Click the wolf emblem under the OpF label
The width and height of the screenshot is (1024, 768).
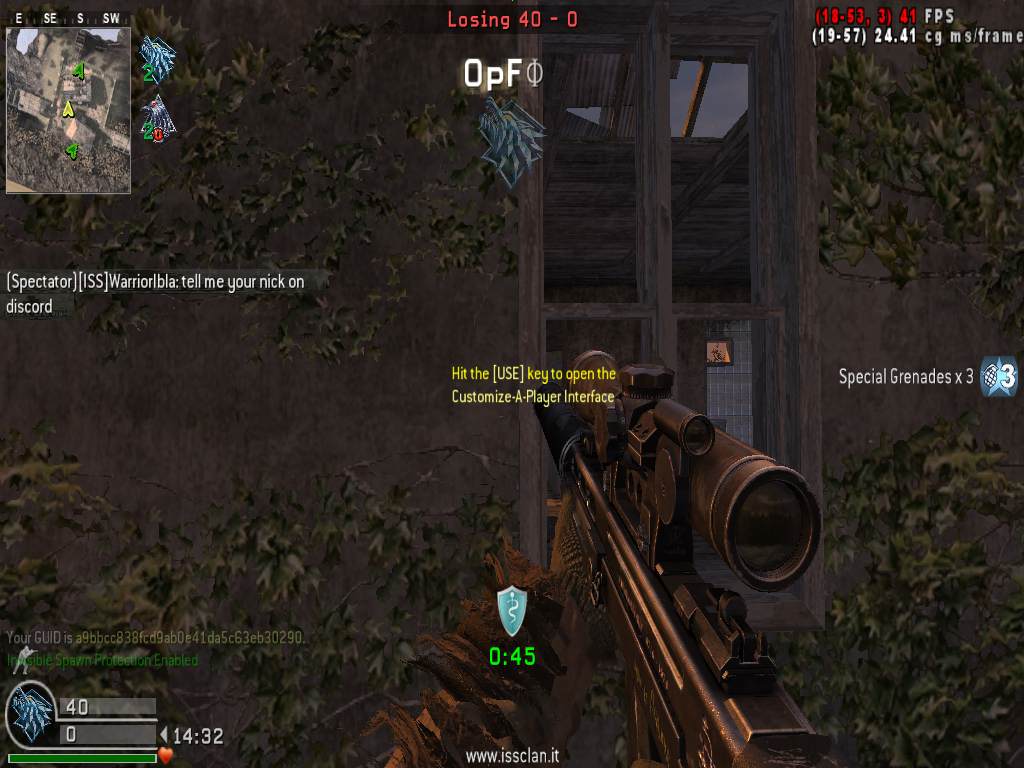(x=511, y=140)
